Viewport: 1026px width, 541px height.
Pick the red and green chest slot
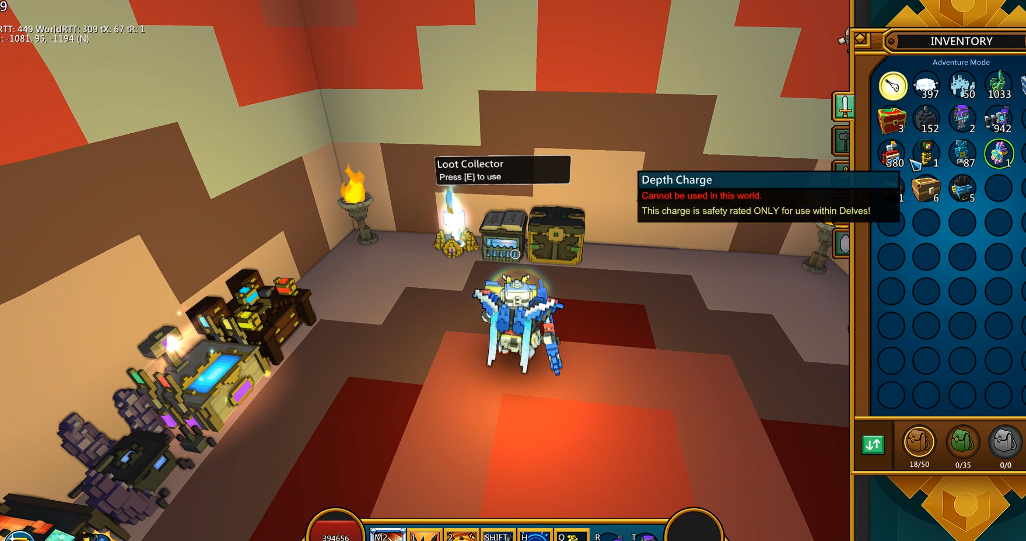coord(892,120)
